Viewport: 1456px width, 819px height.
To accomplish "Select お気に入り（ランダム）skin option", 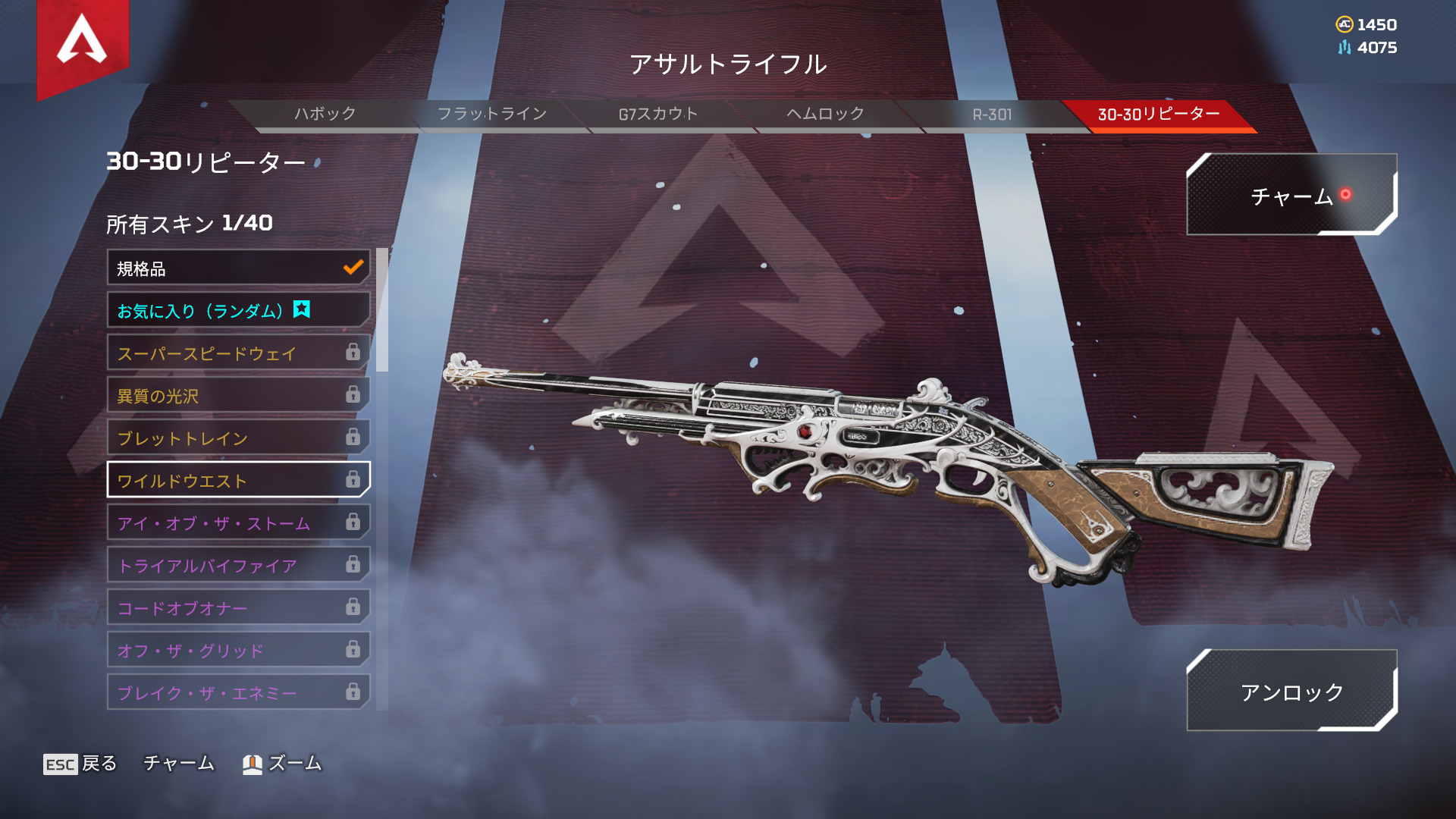I will 238,310.
